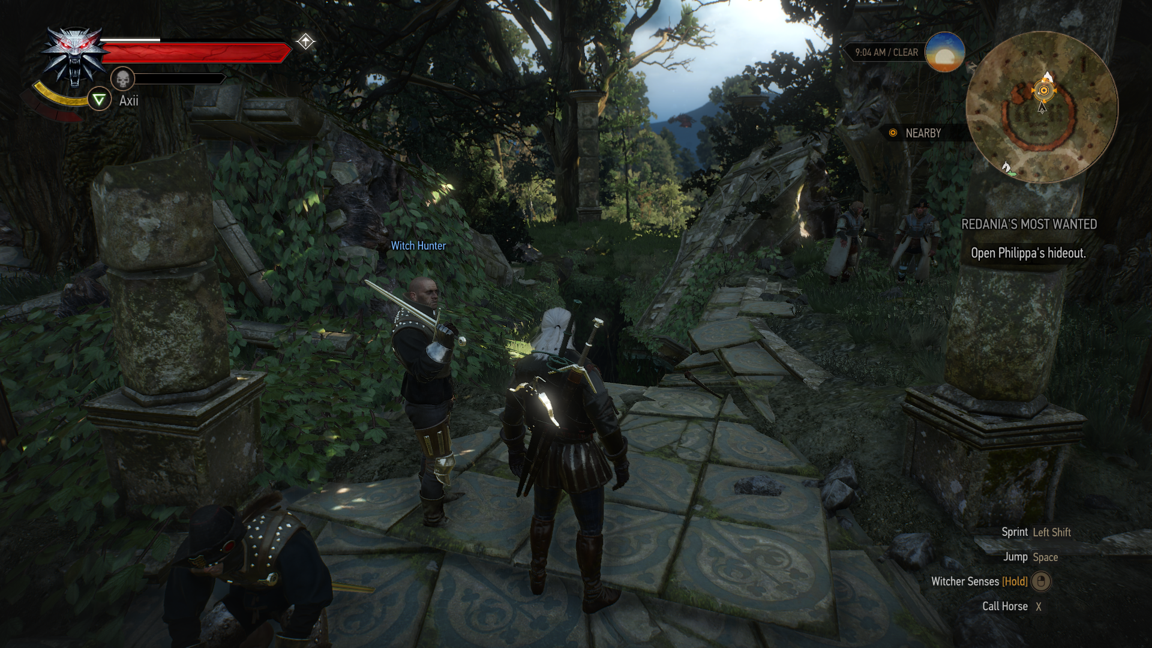Select the Axii sign icon

[99, 99]
